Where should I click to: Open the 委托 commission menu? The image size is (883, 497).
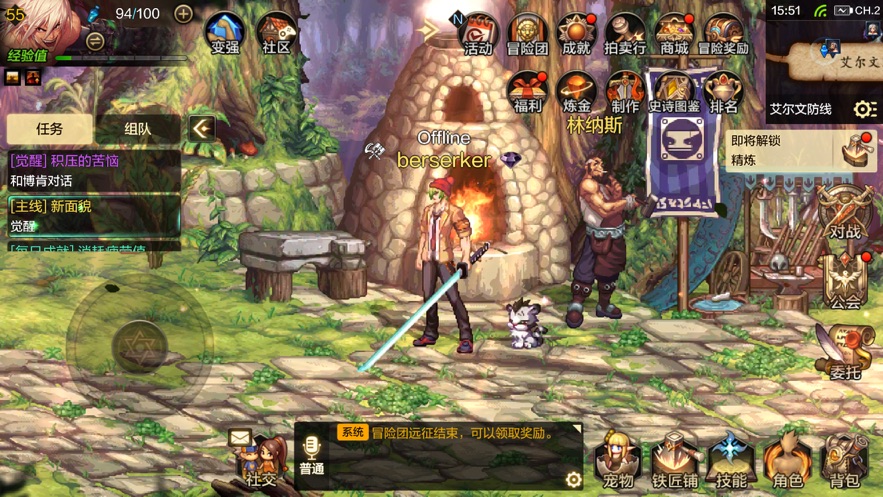coord(845,354)
